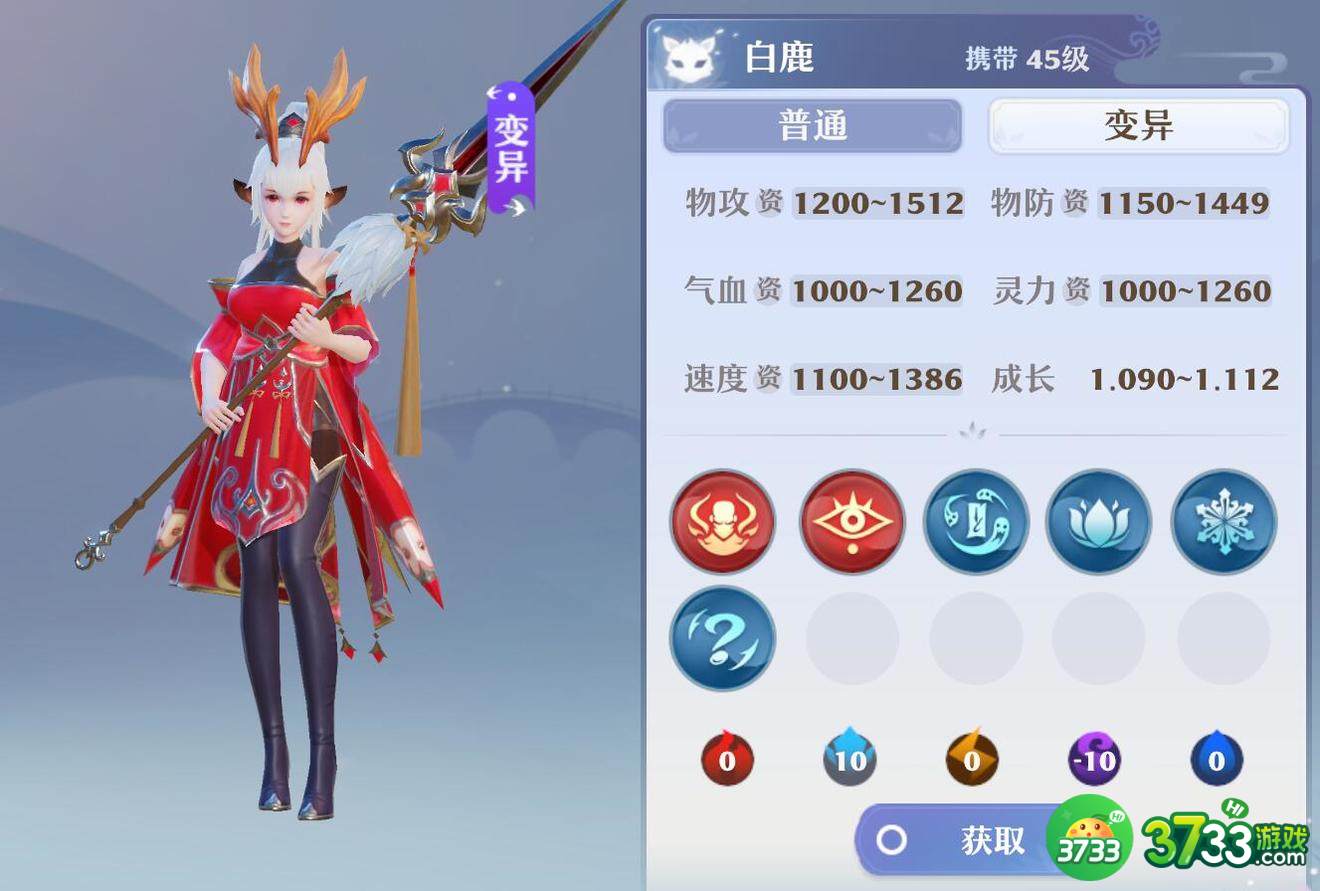Click the red fire resistance orb showing 0
Screen dimensions: 1320x891
pyautogui.click(x=726, y=759)
